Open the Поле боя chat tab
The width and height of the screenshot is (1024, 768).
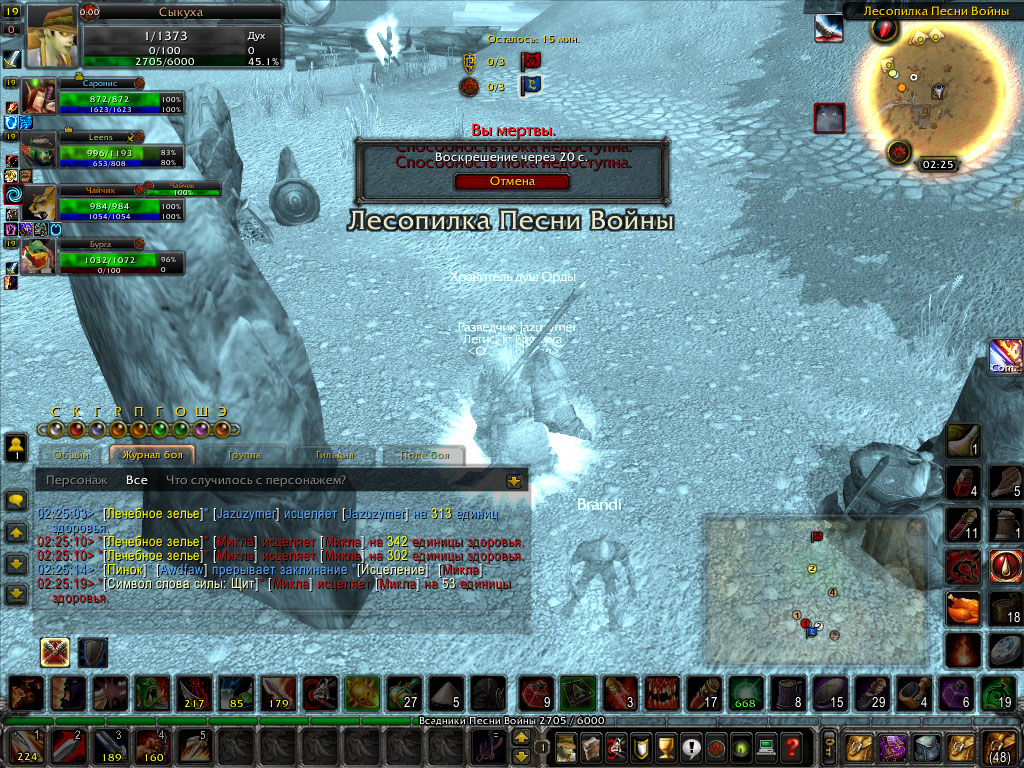coord(425,456)
